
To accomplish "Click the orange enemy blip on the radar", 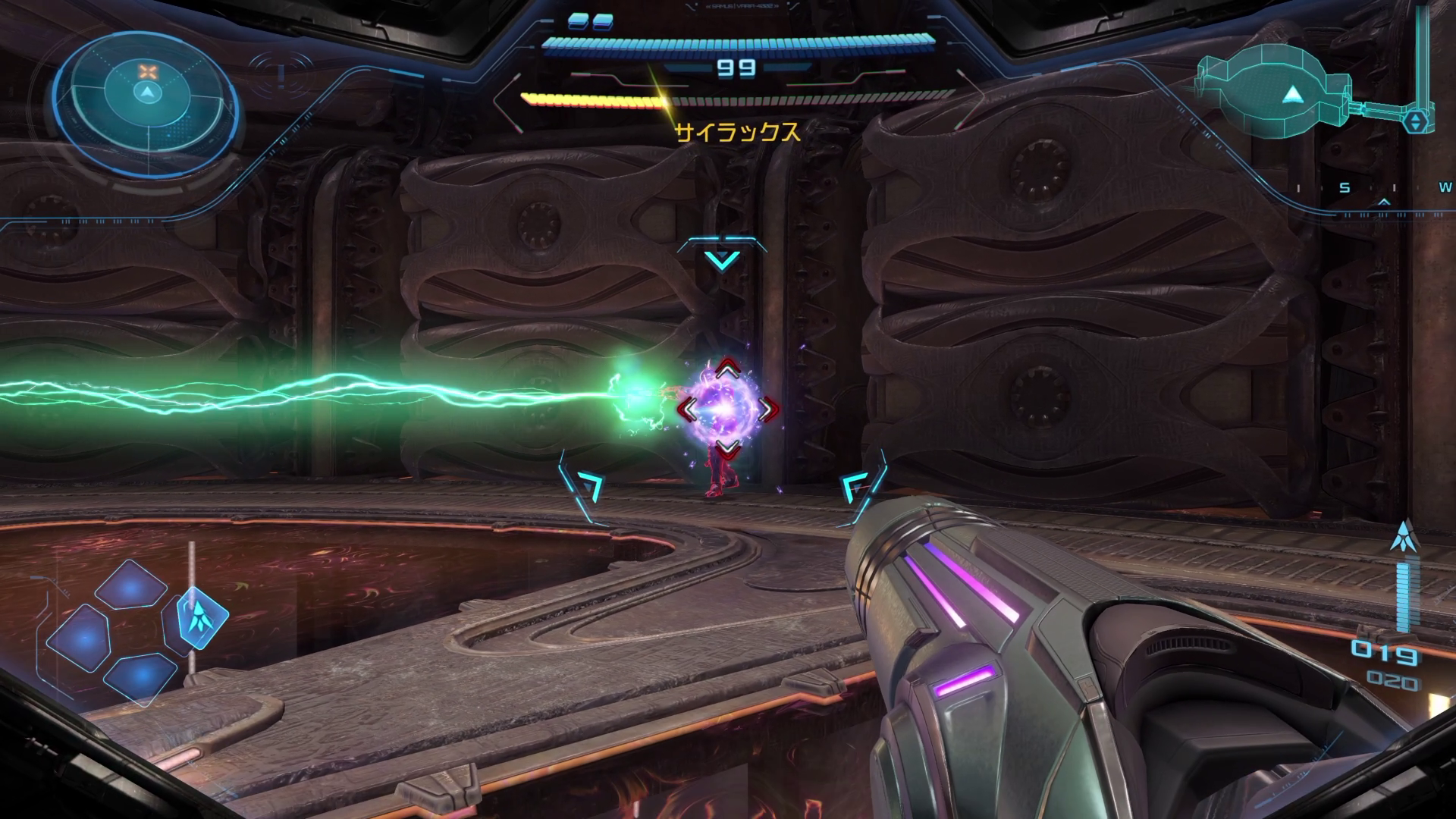I will [x=146, y=72].
